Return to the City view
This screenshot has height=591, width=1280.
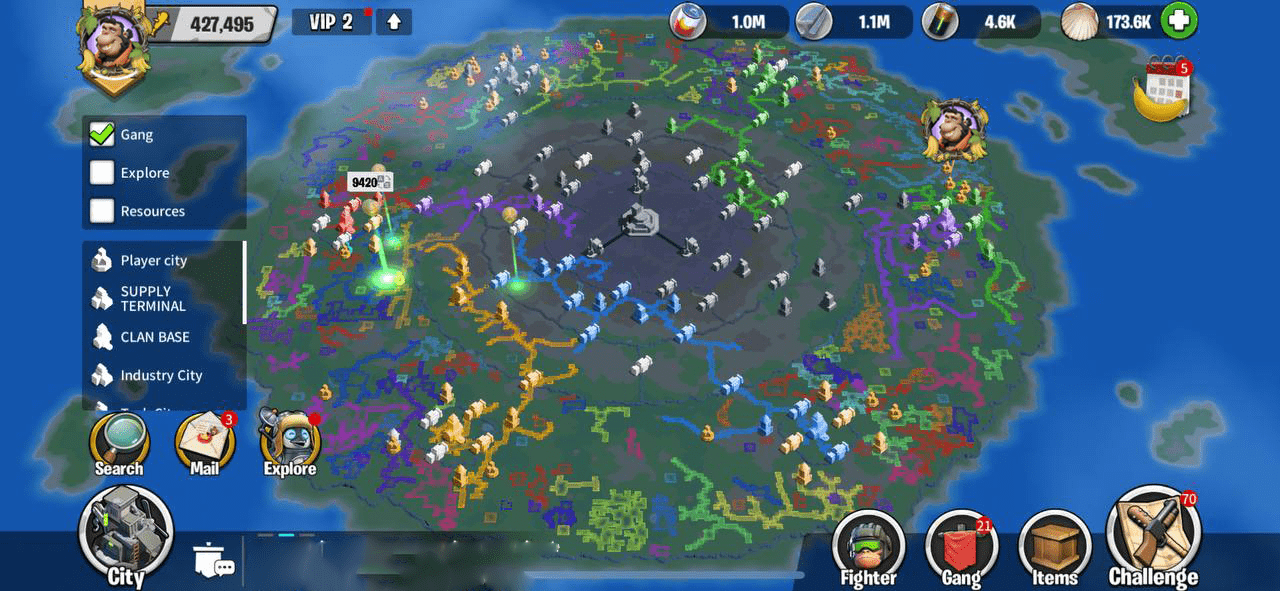coord(126,536)
